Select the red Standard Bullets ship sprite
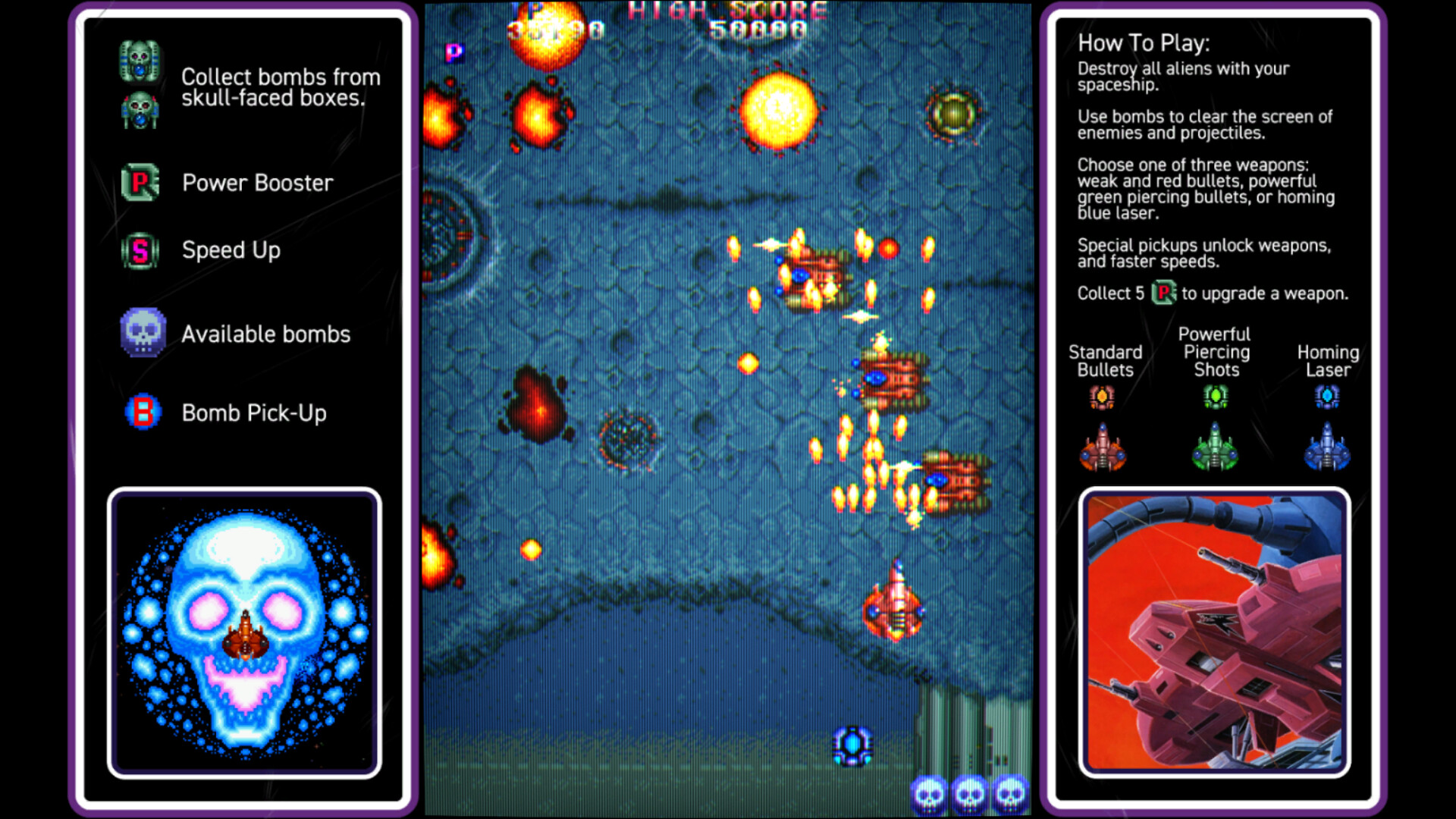Screen dimensions: 1456x819 coord(1104,447)
